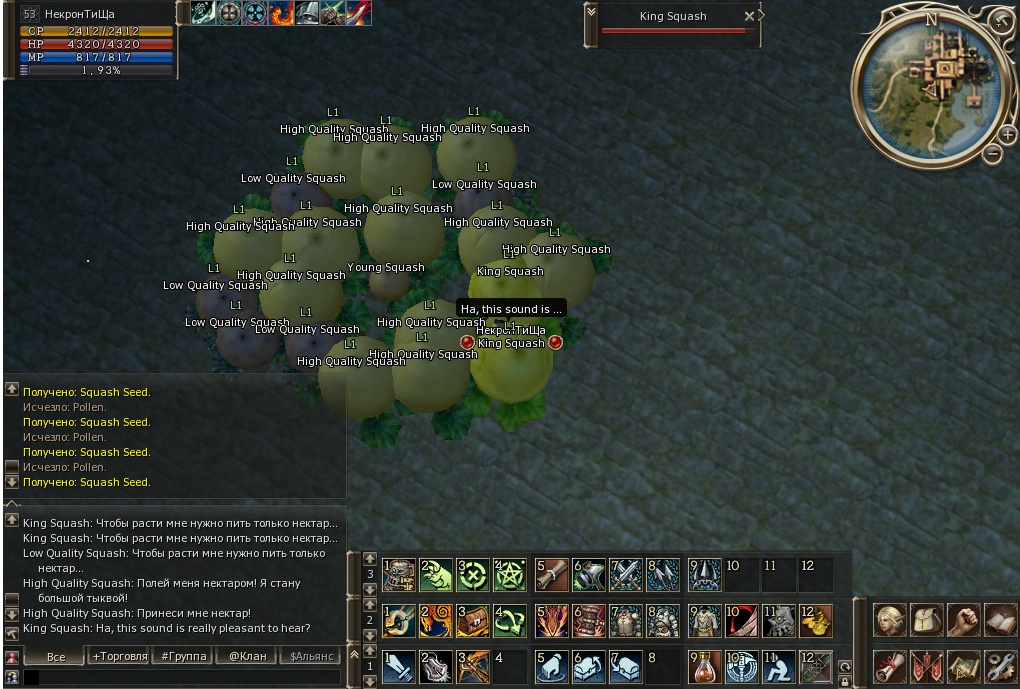The image size is (1020, 689).
Task: Open the skills book menu button
Action: [x=1000, y=620]
